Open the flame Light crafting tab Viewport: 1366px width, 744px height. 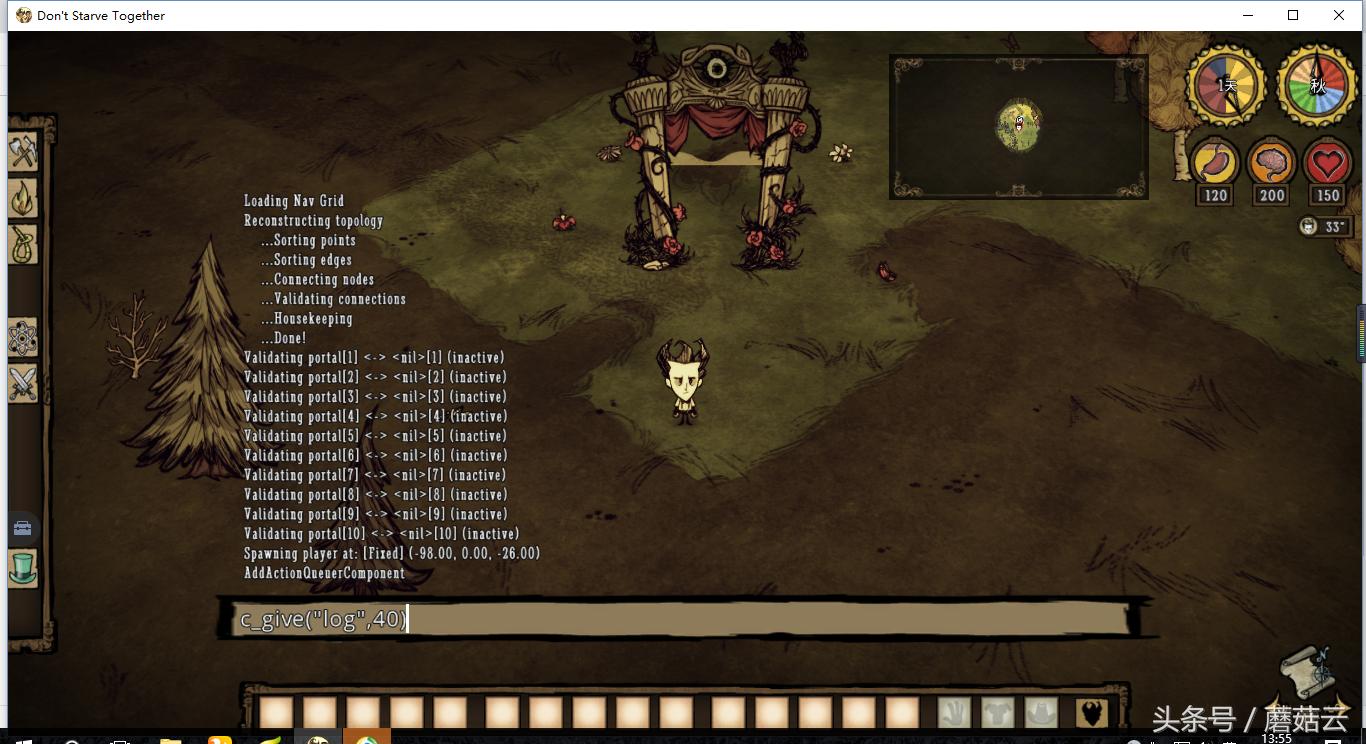[x=23, y=198]
